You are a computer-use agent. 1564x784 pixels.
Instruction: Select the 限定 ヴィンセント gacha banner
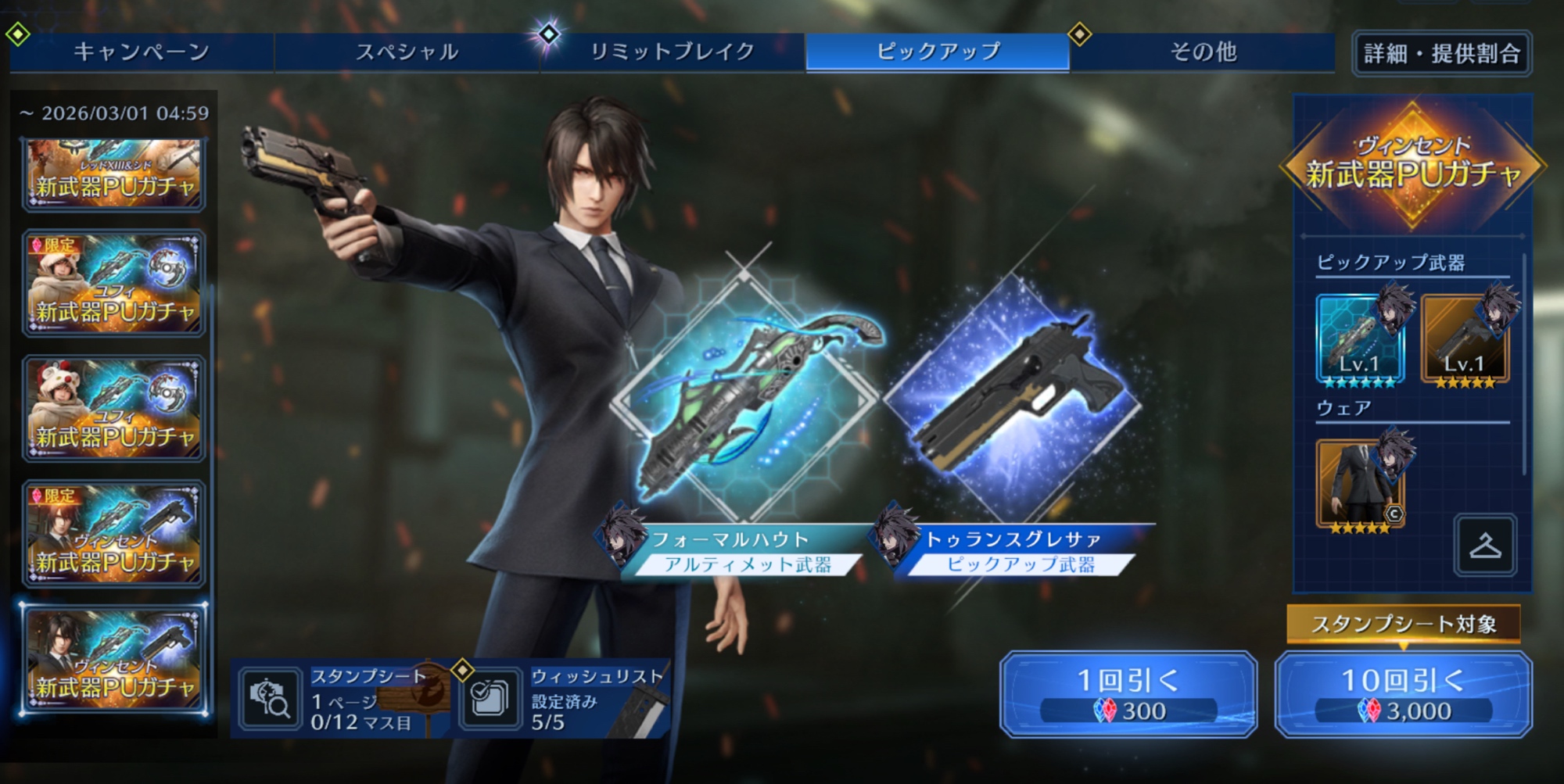coord(114,534)
